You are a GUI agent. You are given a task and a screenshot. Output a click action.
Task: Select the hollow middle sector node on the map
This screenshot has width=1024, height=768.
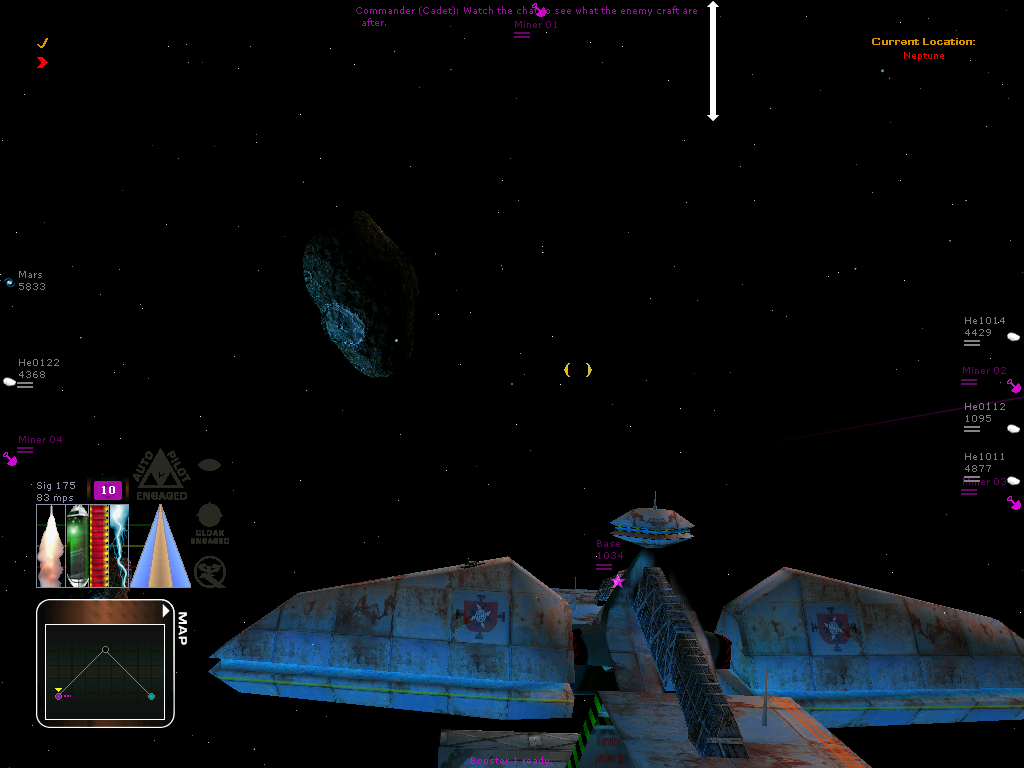[105, 650]
